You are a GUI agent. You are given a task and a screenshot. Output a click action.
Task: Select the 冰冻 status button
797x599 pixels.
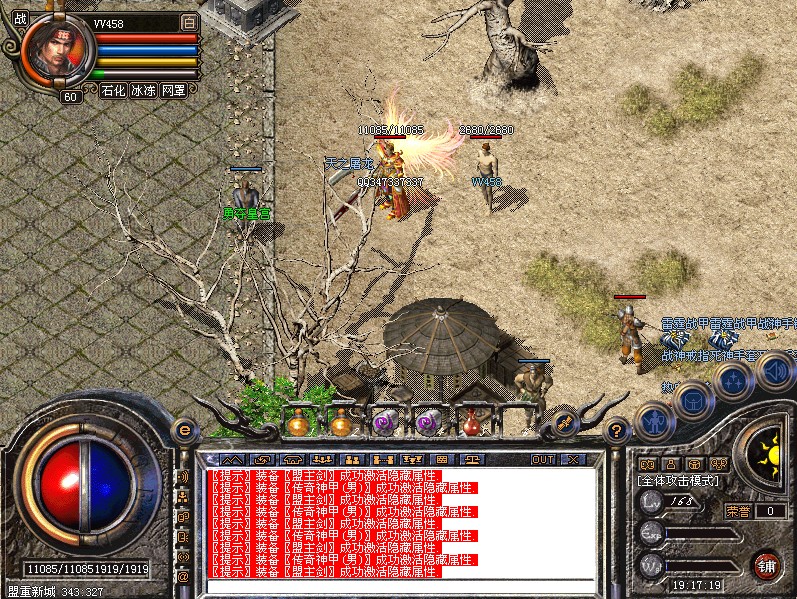(x=143, y=90)
